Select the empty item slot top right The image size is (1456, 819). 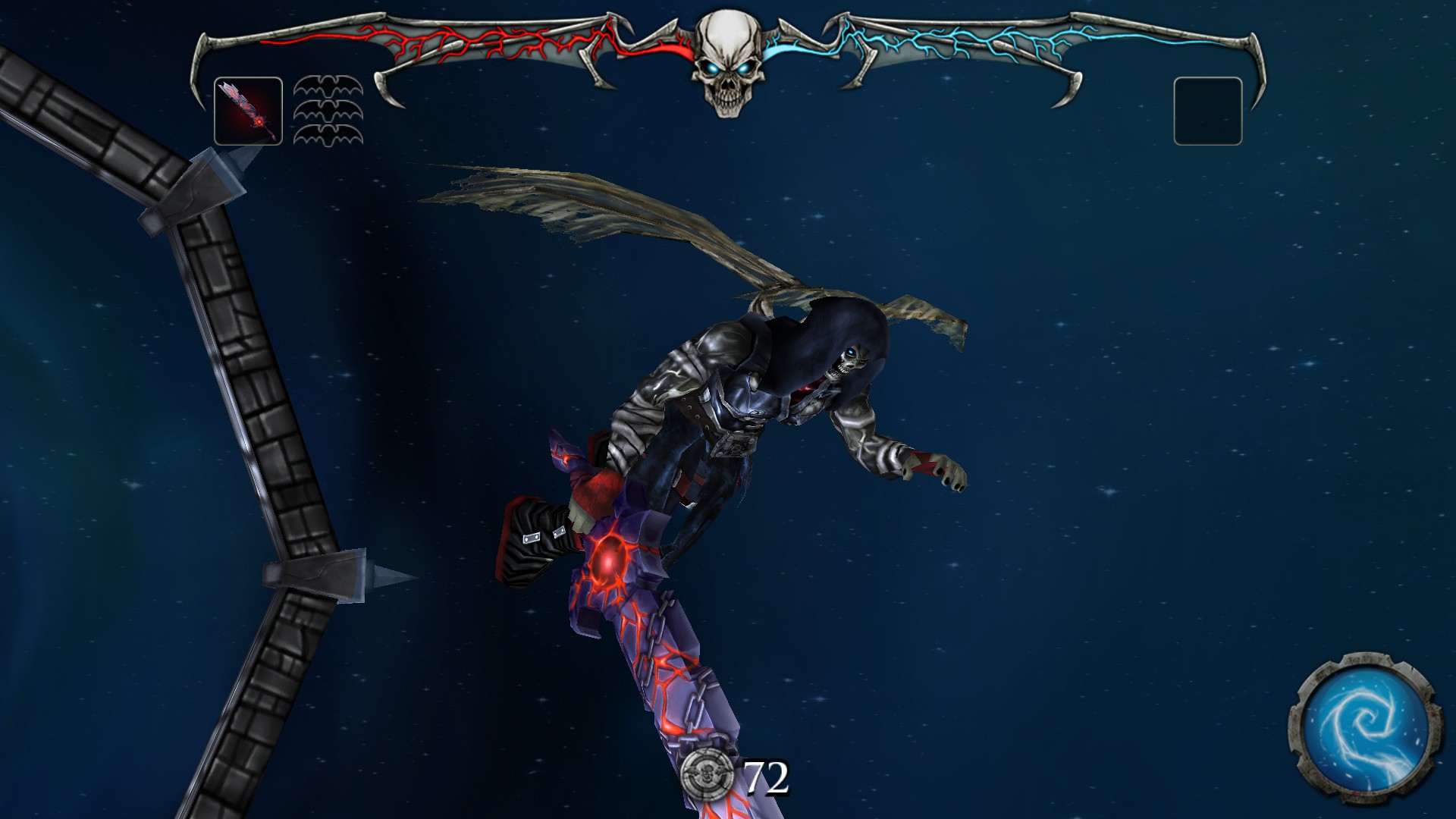(1207, 110)
